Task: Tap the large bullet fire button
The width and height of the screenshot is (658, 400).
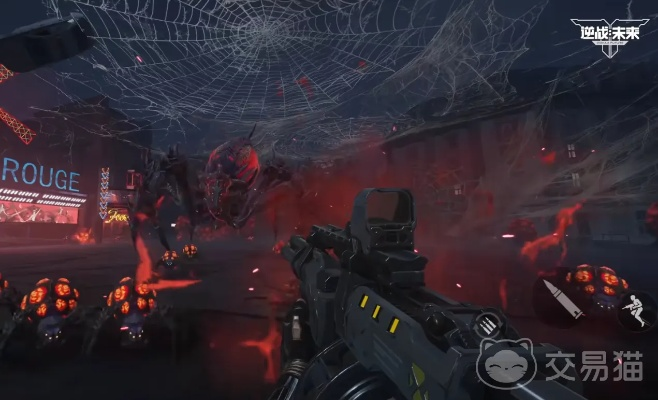Action: 563,299
